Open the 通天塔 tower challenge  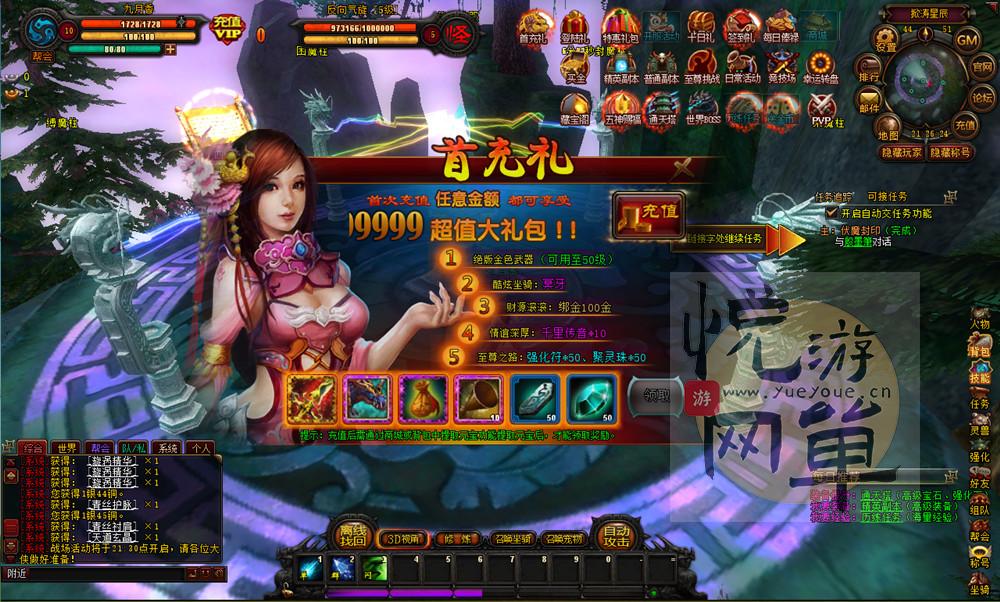coord(661,108)
